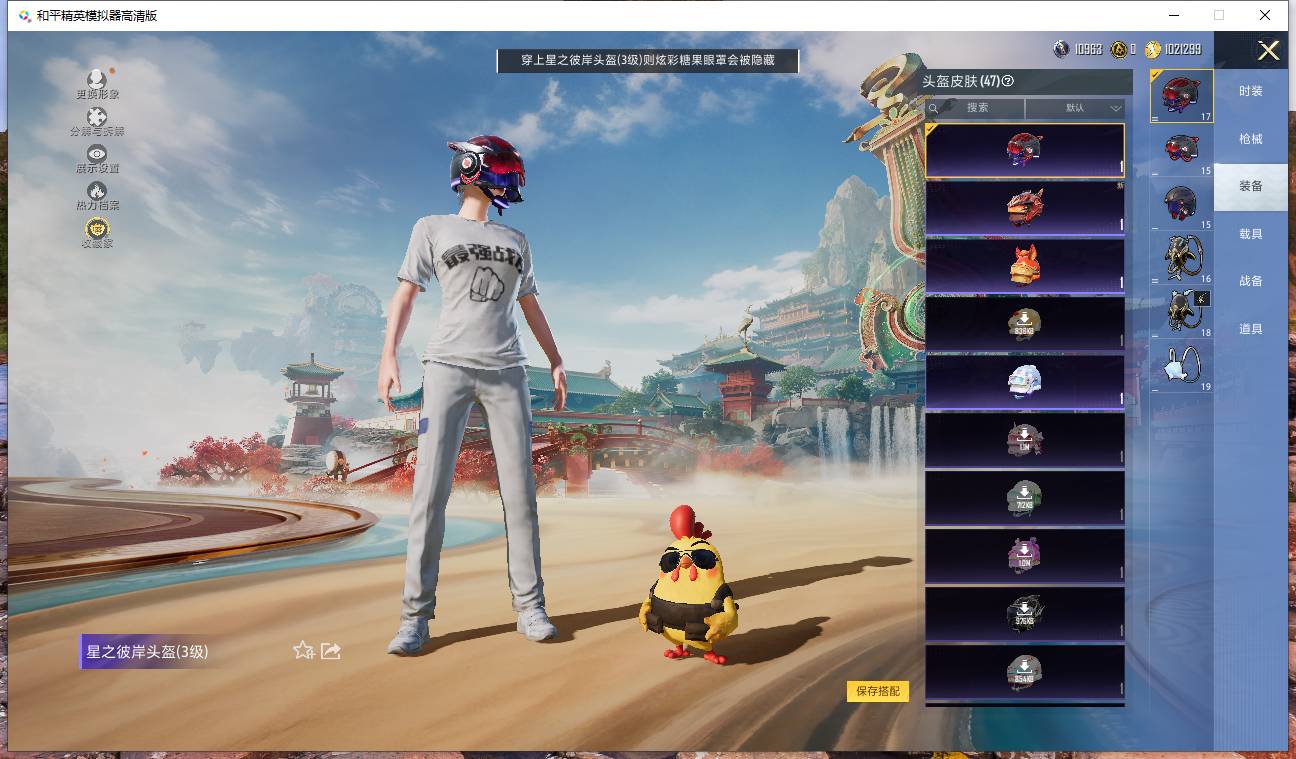Open 更换形象 on the left

(x=97, y=84)
